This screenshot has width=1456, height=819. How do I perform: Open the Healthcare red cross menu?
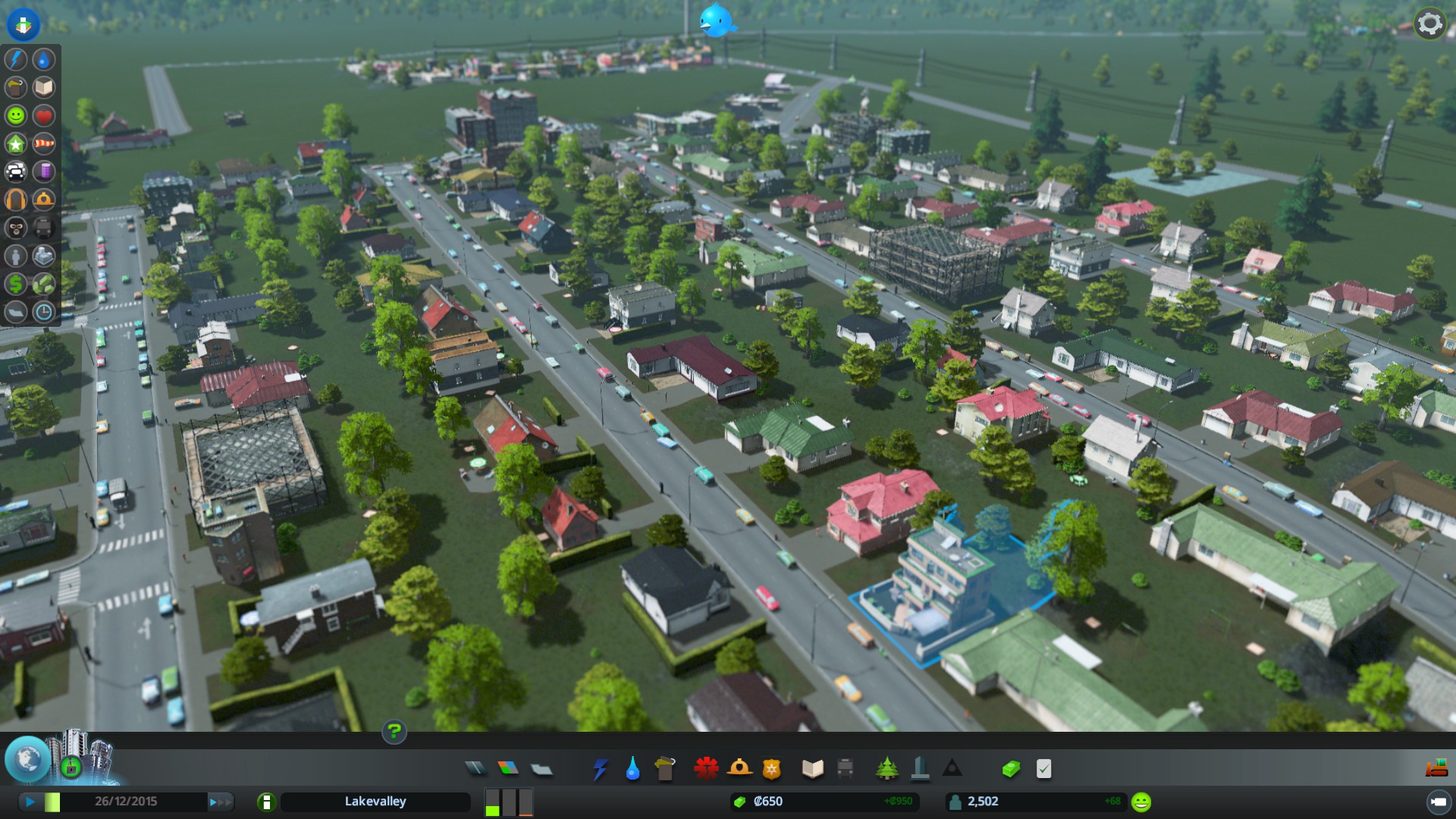pos(706,769)
